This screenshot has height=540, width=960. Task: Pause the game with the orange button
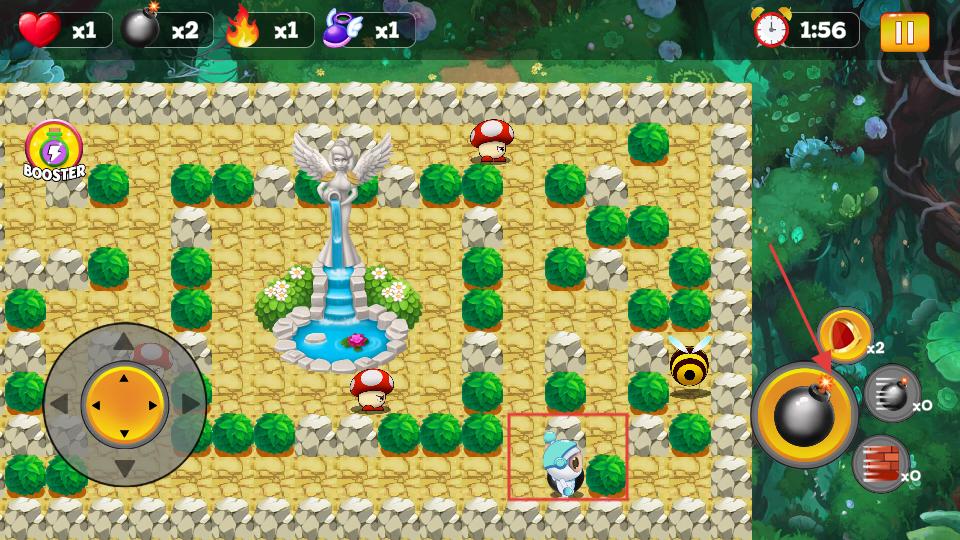[904, 32]
